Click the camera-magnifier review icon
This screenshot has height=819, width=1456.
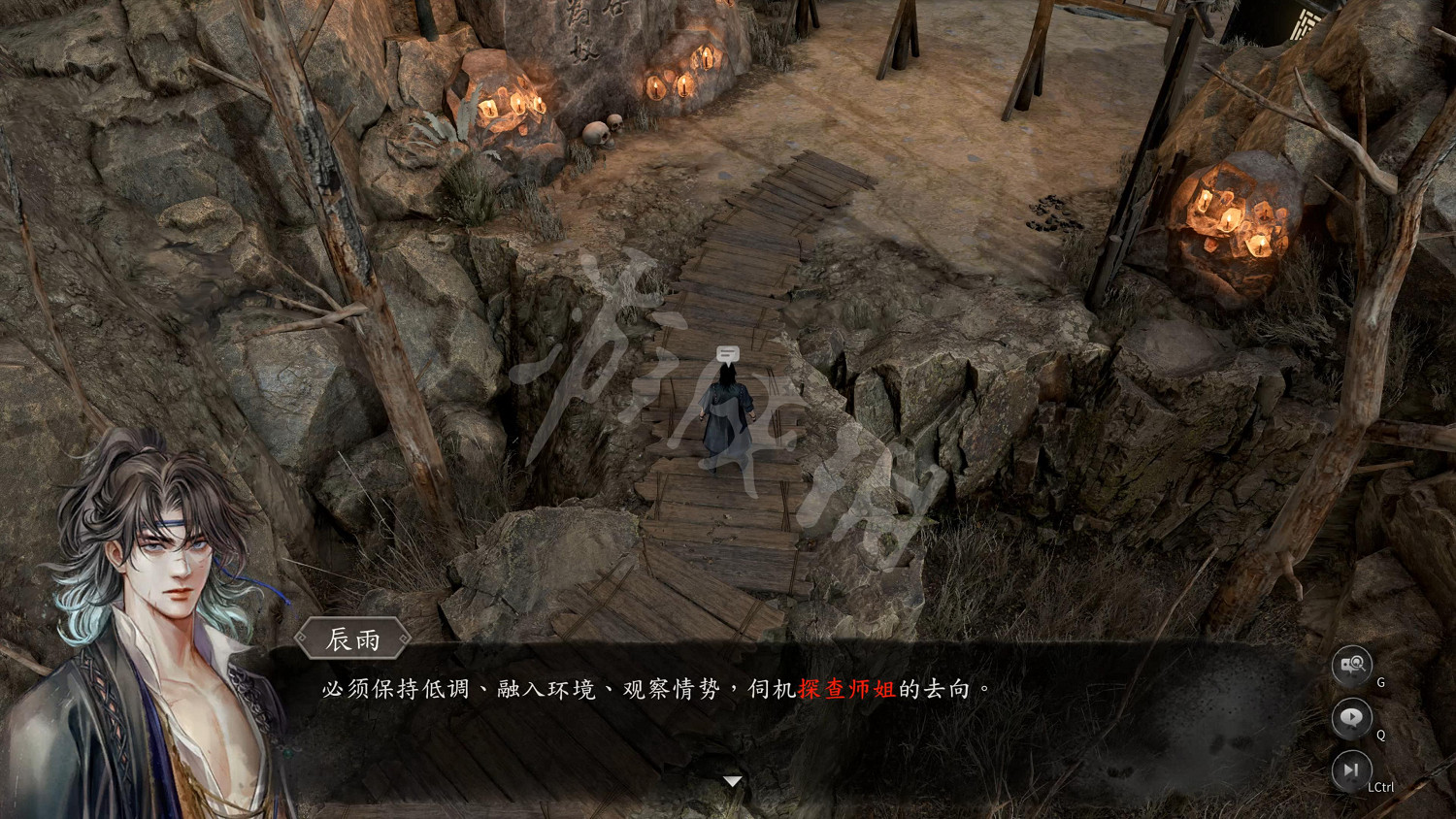tap(1352, 666)
